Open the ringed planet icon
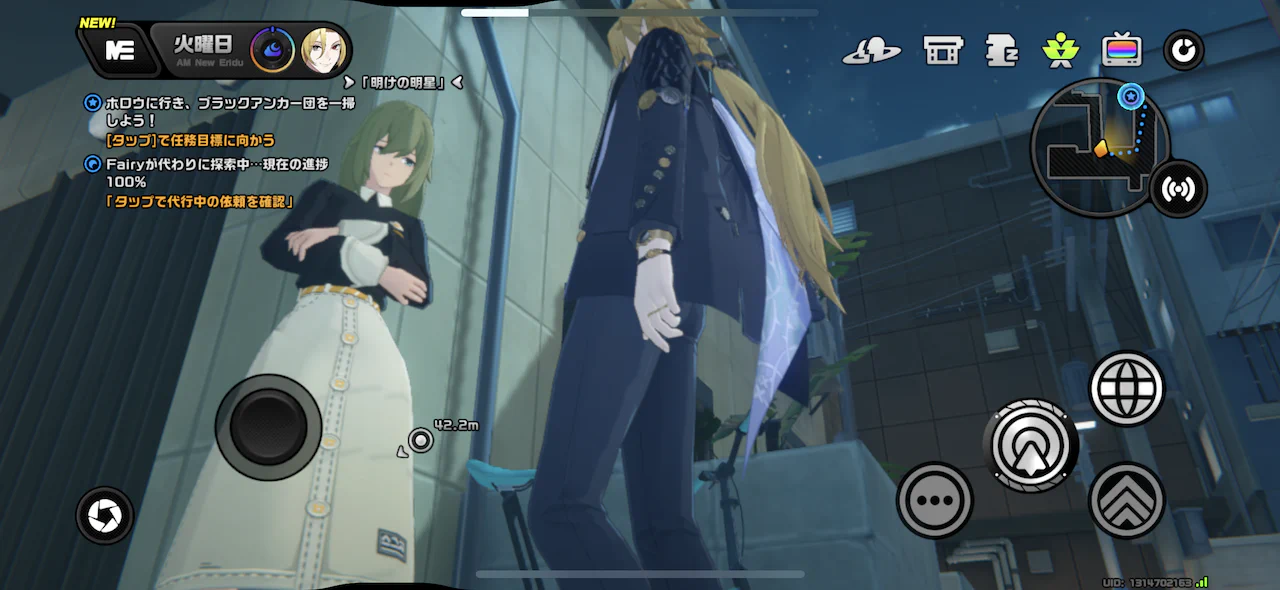1280x590 pixels. pos(871,50)
